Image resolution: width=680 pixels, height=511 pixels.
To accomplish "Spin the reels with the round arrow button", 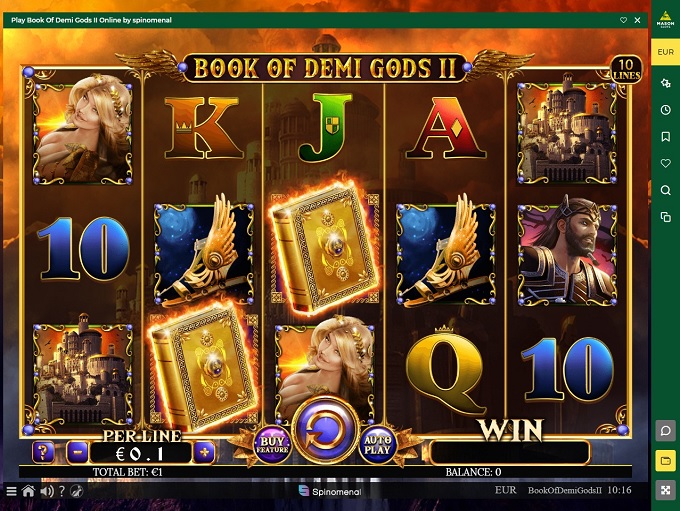I will coord(326,434).
